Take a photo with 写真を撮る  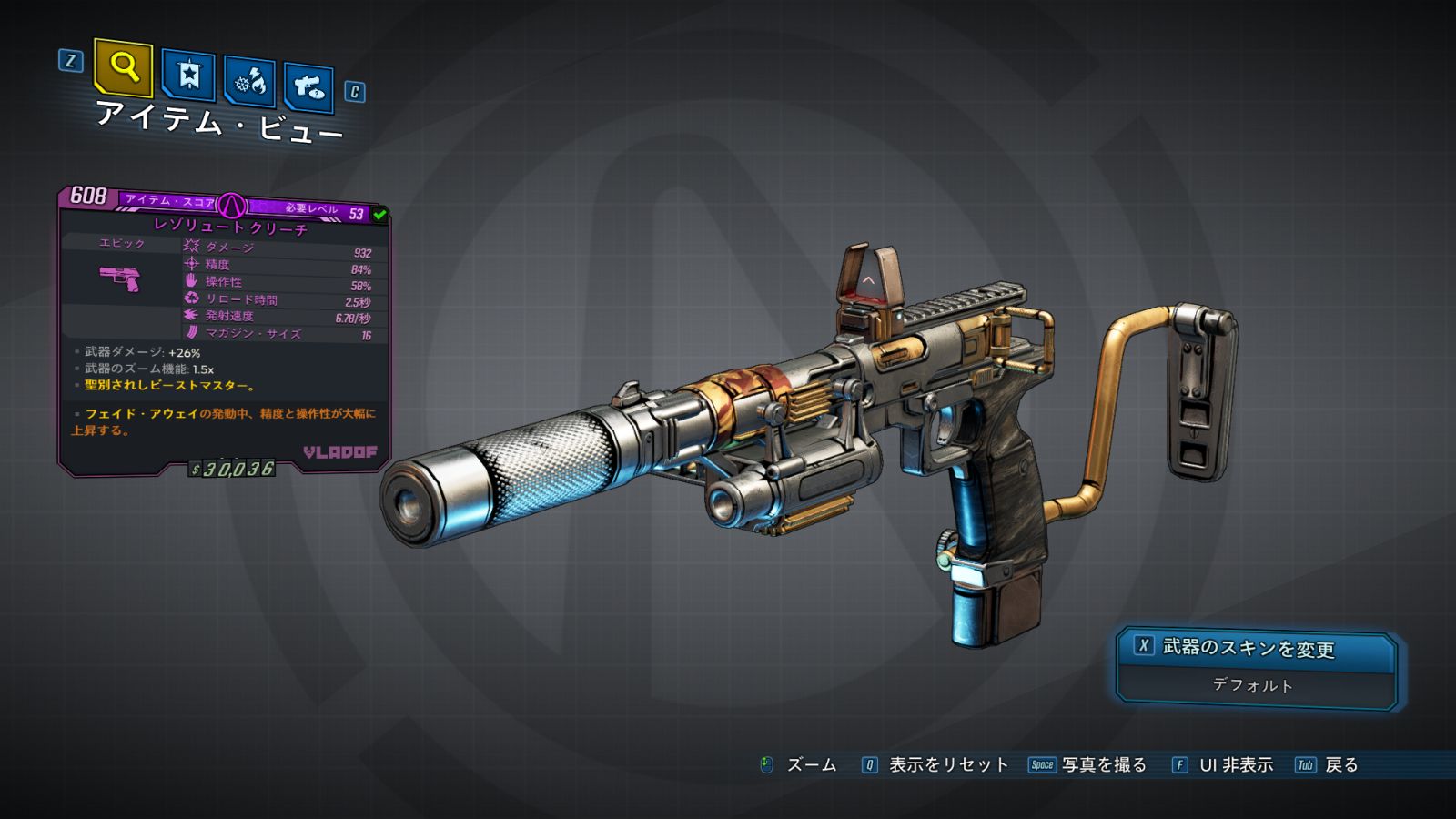[x=1103, y=765]
